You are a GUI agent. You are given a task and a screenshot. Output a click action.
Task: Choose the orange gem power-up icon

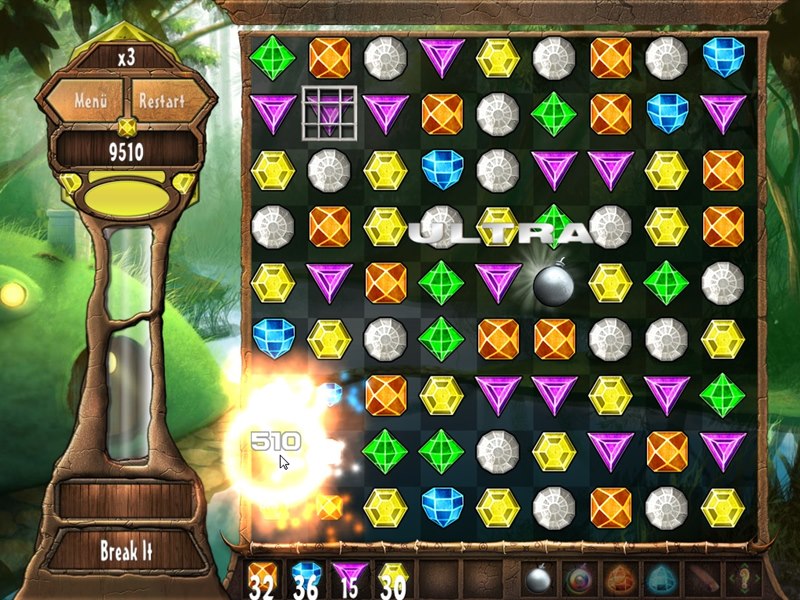click(621, 581)
